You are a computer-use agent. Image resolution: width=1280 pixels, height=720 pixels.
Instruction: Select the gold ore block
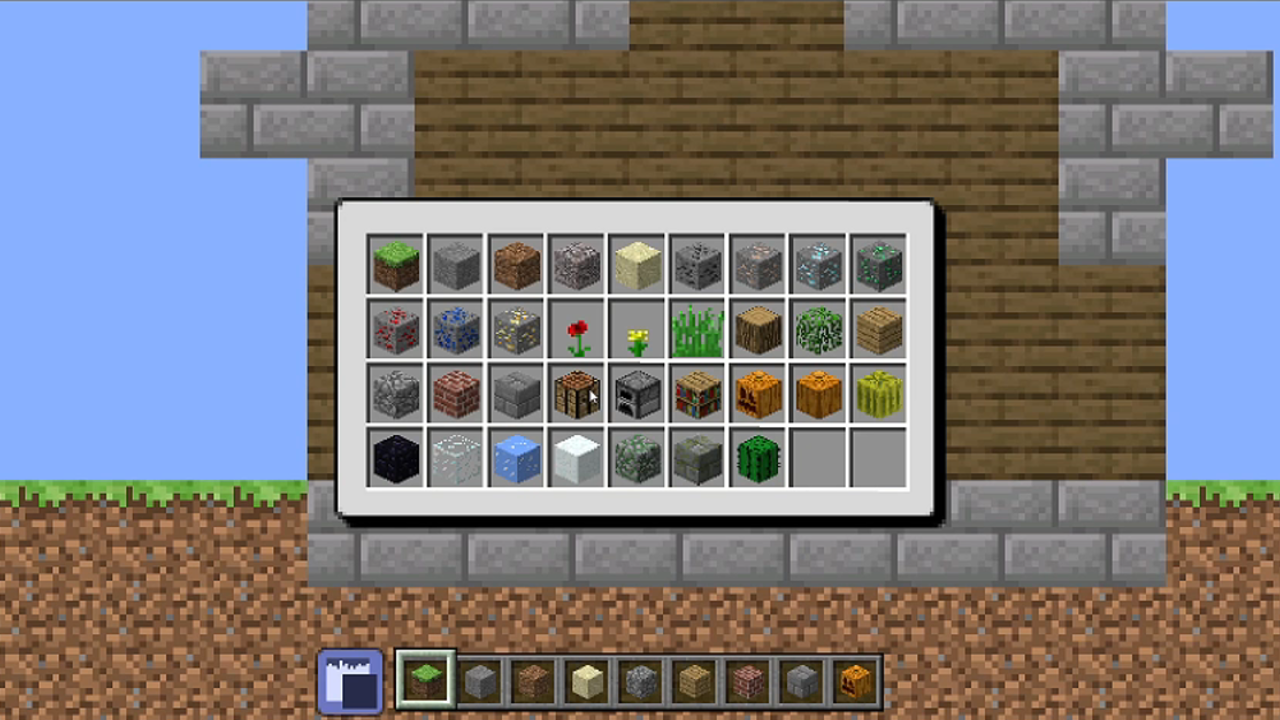pos(517,330)
